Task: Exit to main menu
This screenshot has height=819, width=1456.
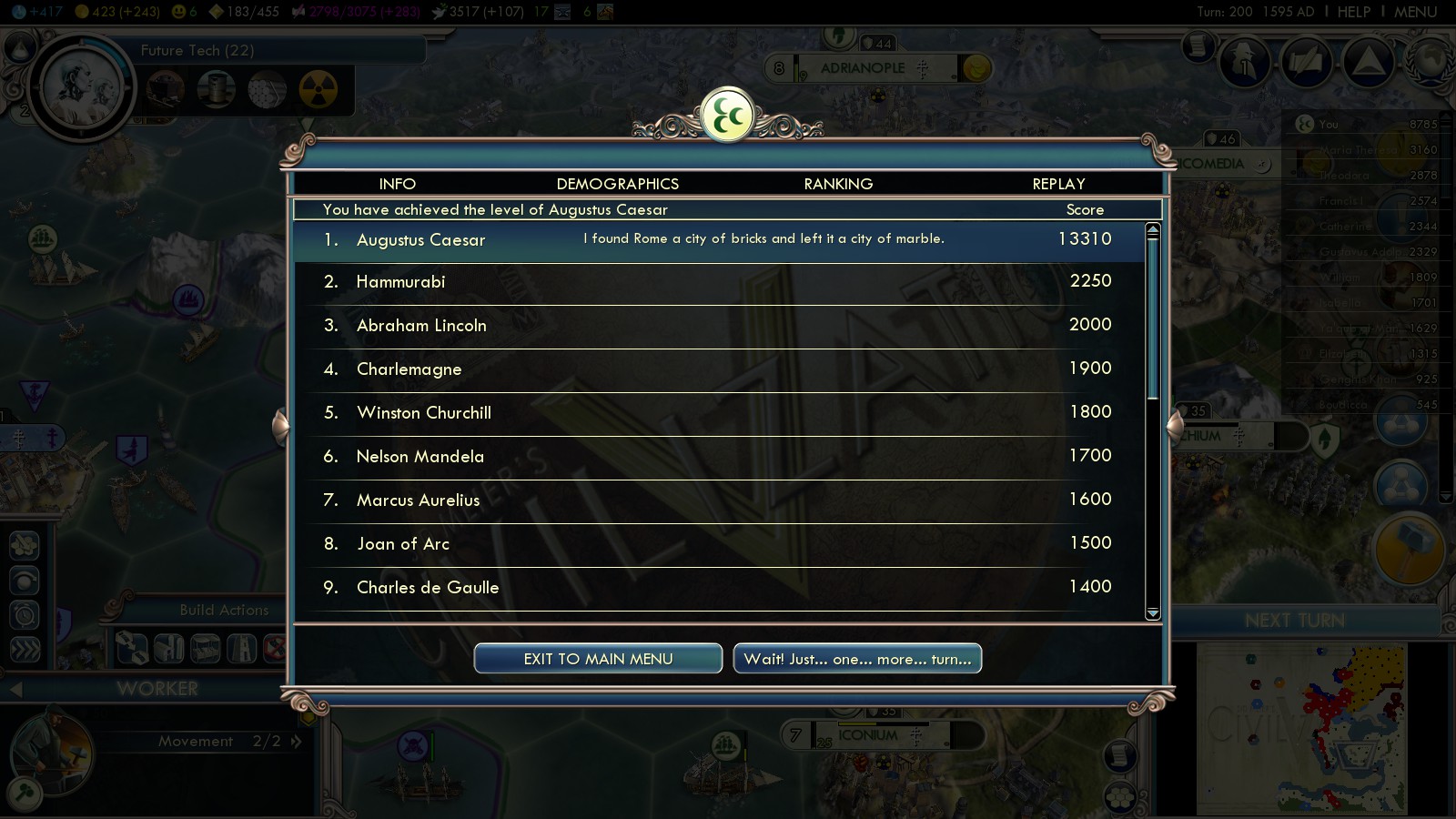Action: [x=598, y=659]
